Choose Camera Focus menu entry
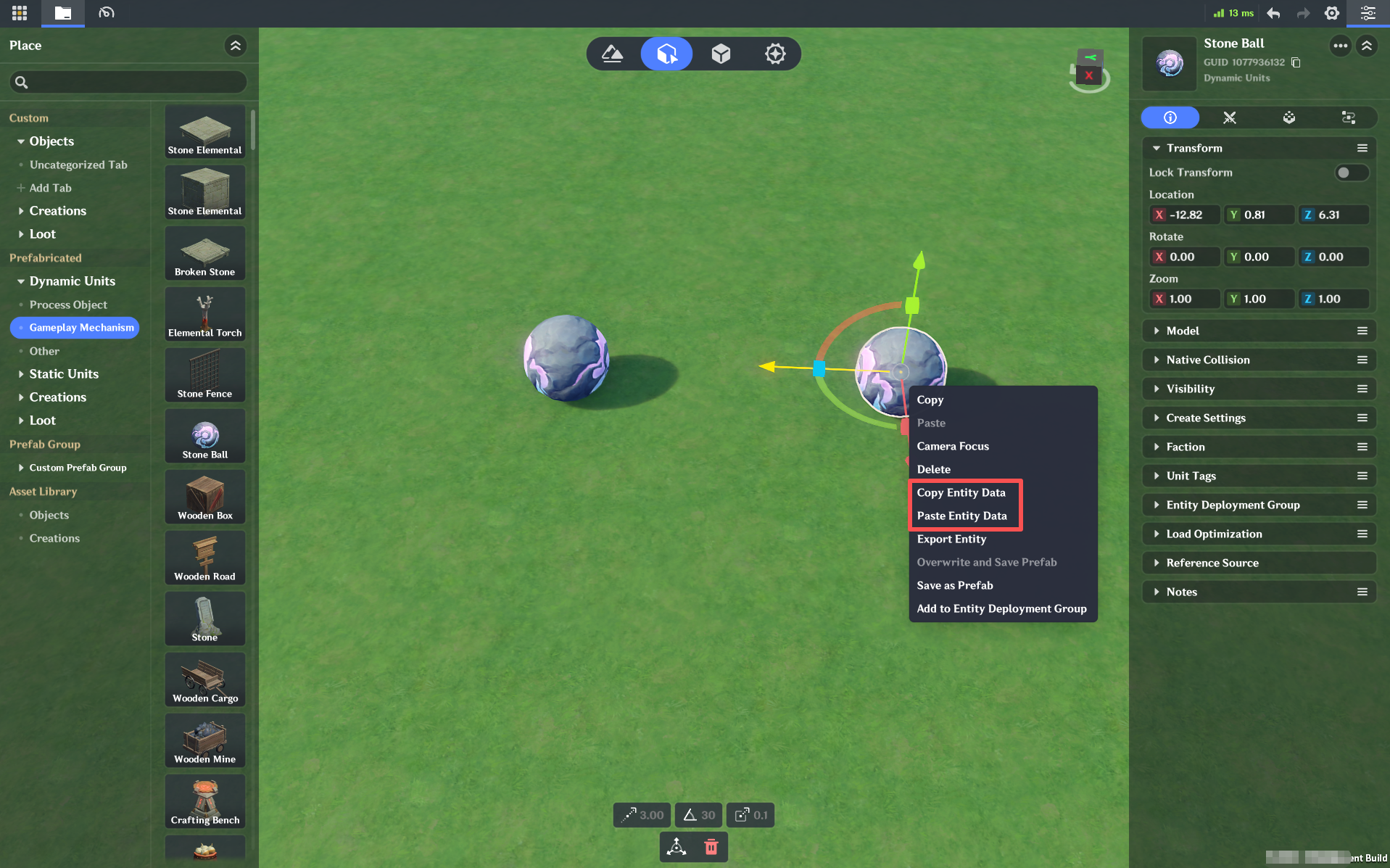The width and height of the screenshot is (1390, 868). pyautogui.click(x=952, y=446)
